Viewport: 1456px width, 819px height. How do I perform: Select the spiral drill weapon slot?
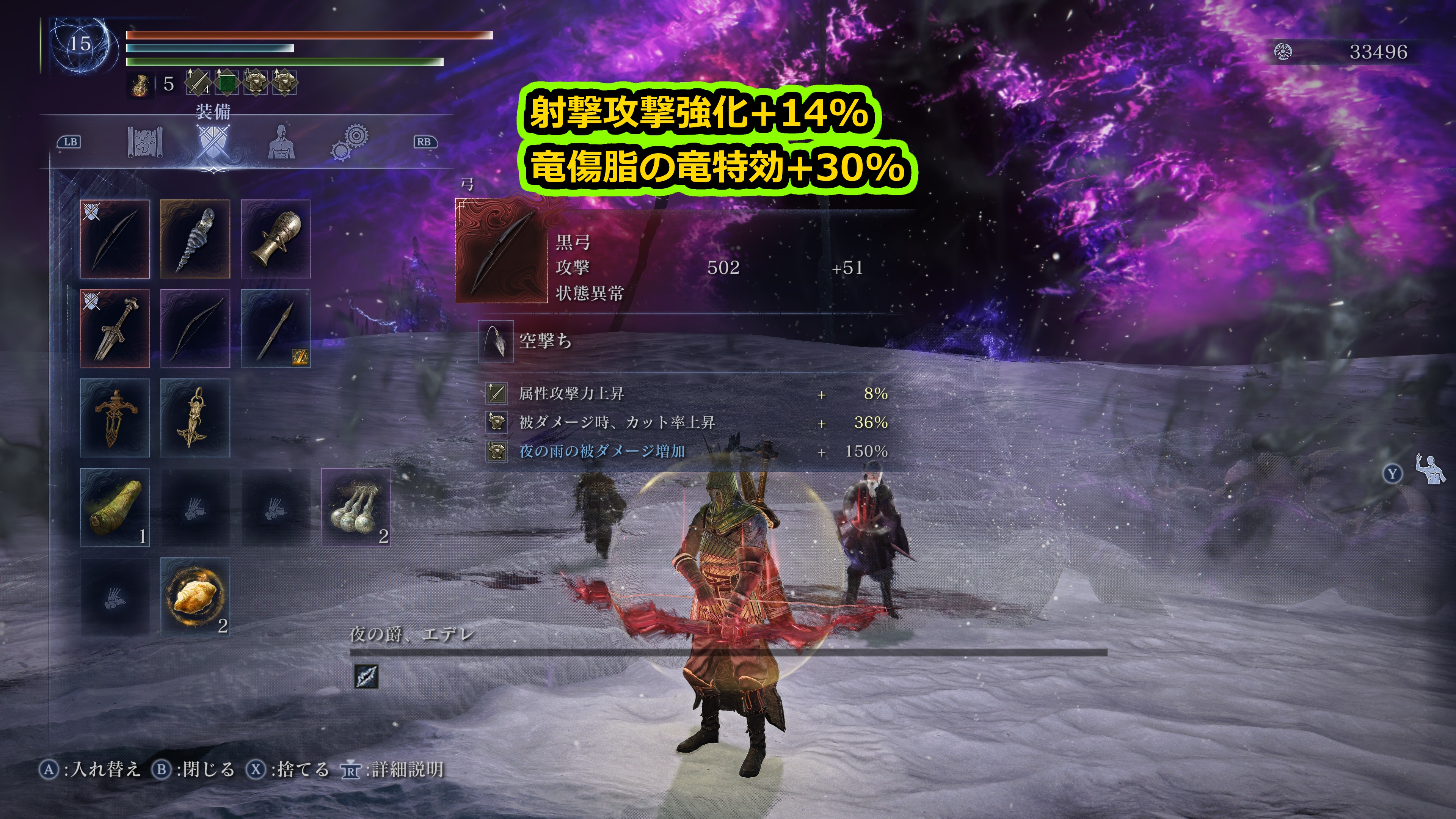point(195,238)
